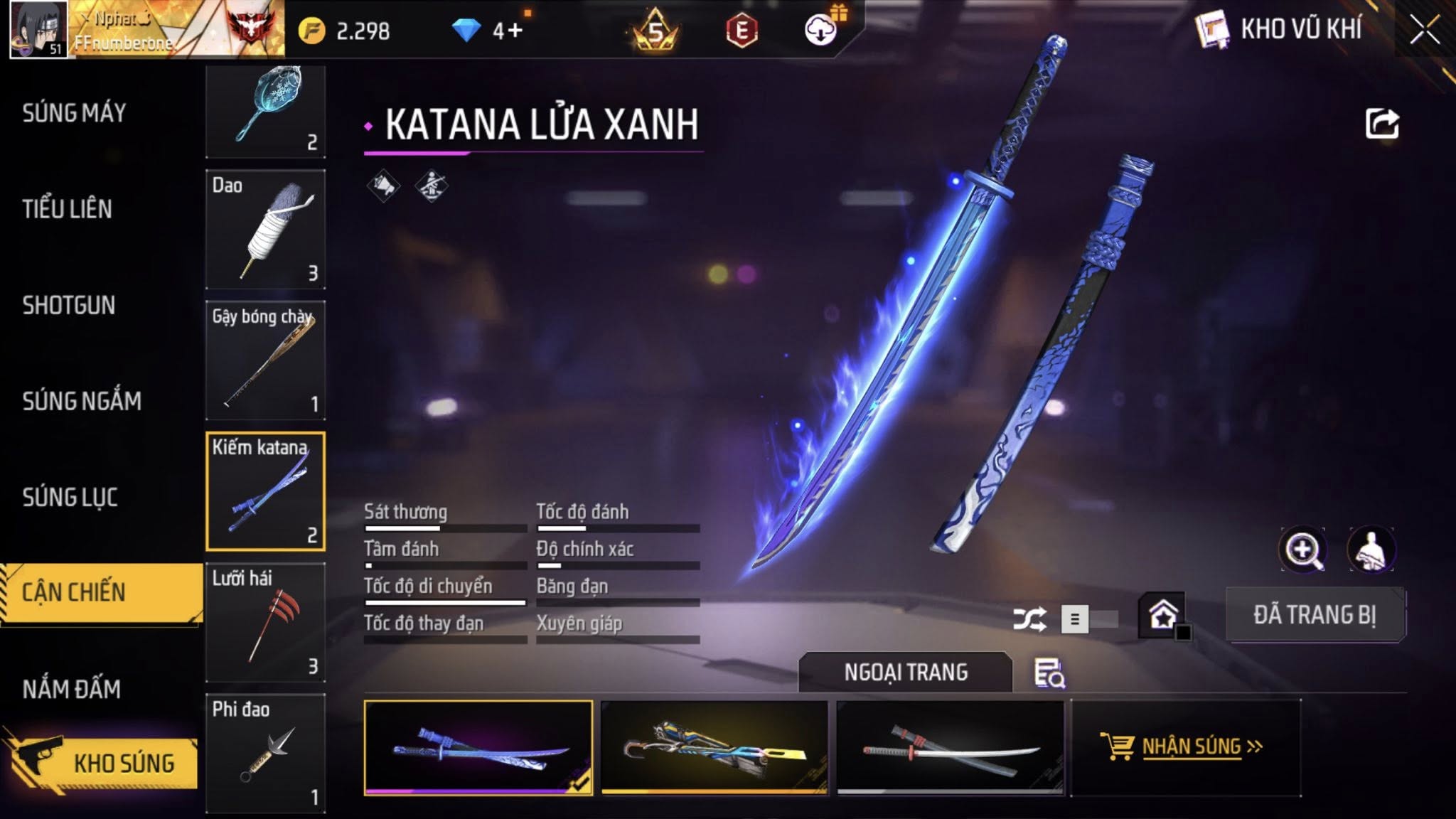Choose the default red-handled katana skin

click(x=951, y=746)
